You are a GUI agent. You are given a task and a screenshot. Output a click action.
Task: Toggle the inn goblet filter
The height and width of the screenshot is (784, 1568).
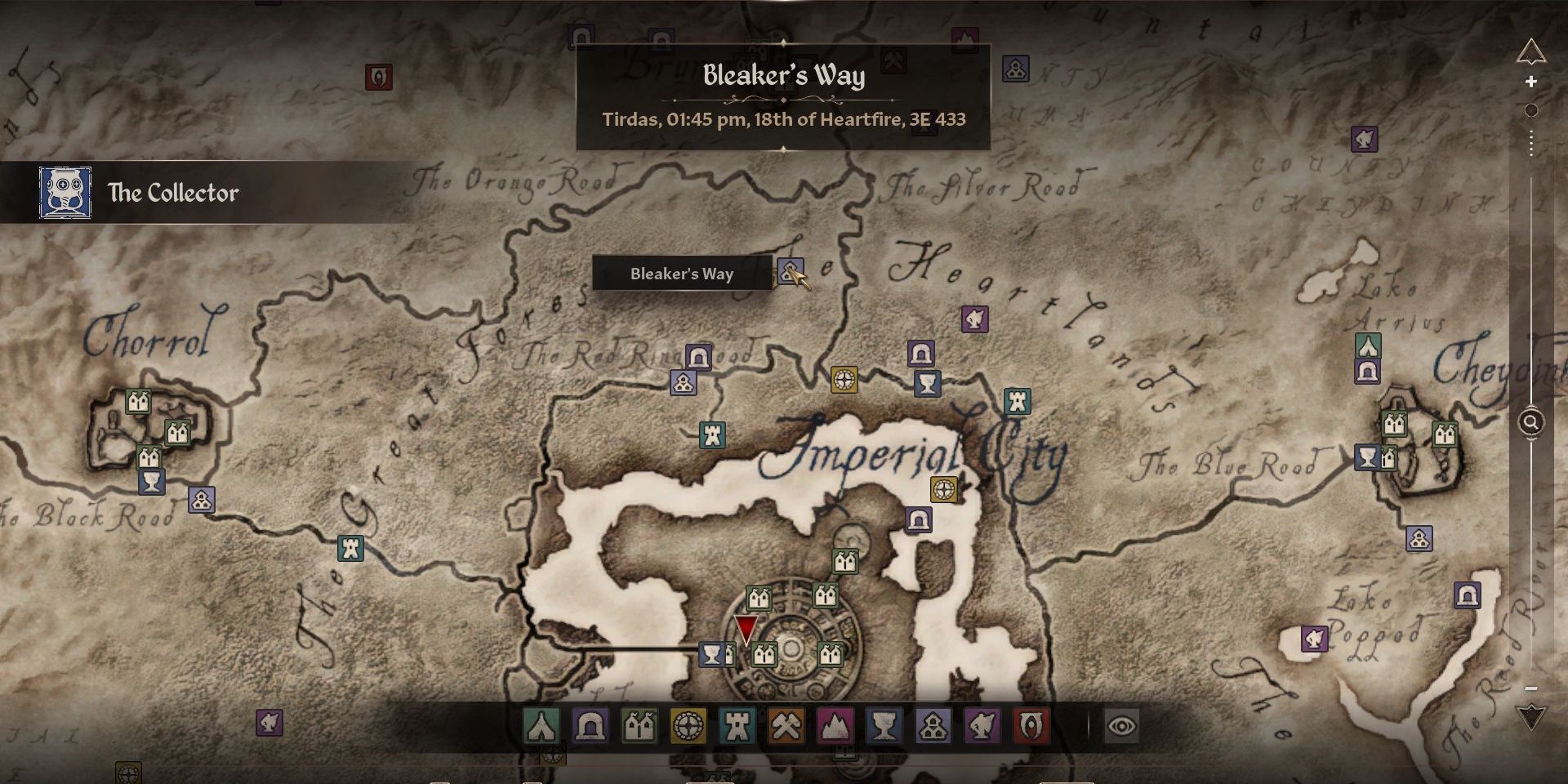coord(884,725)
